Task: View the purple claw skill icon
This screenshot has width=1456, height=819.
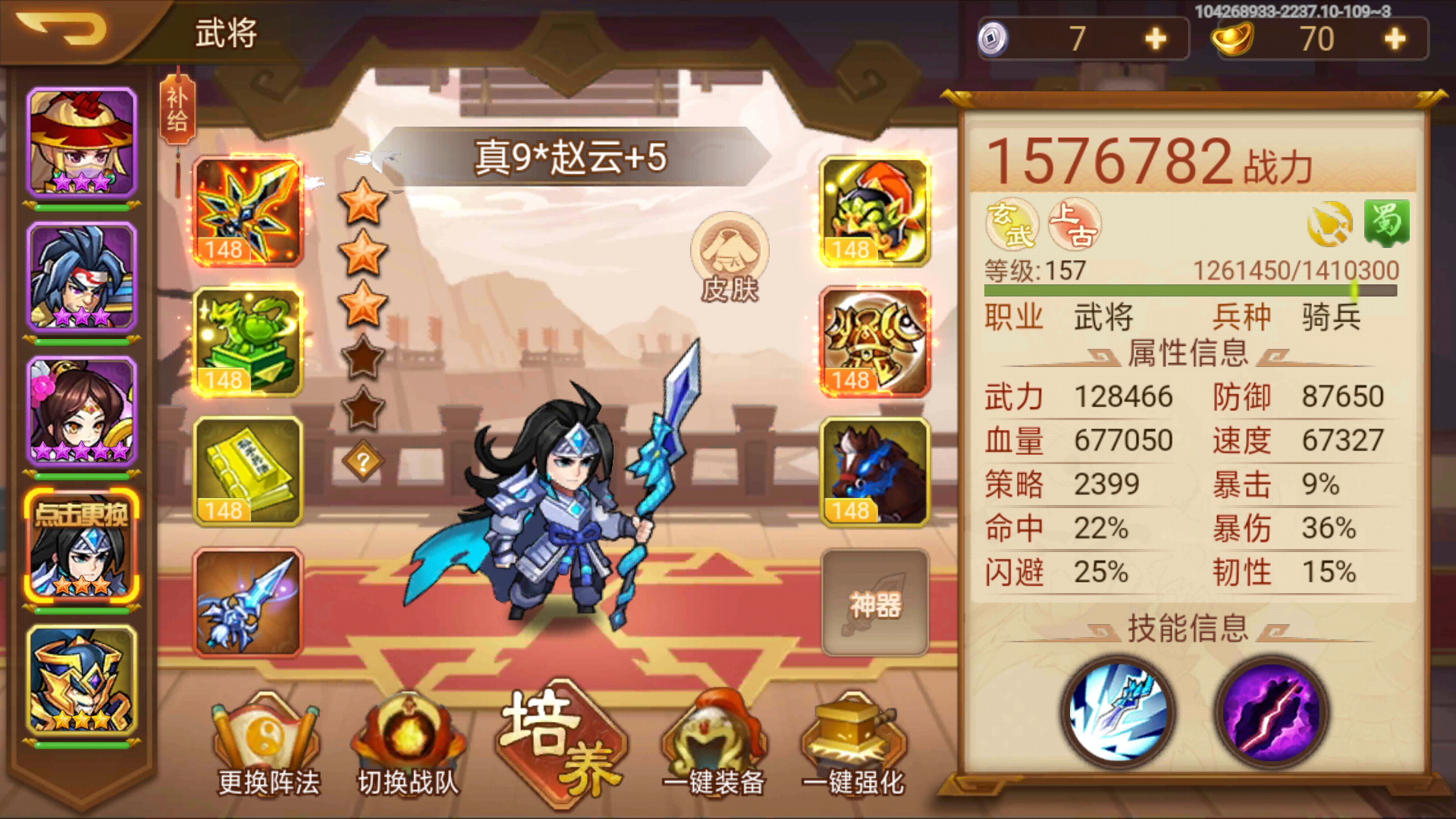Action: tap(1274, 713)
